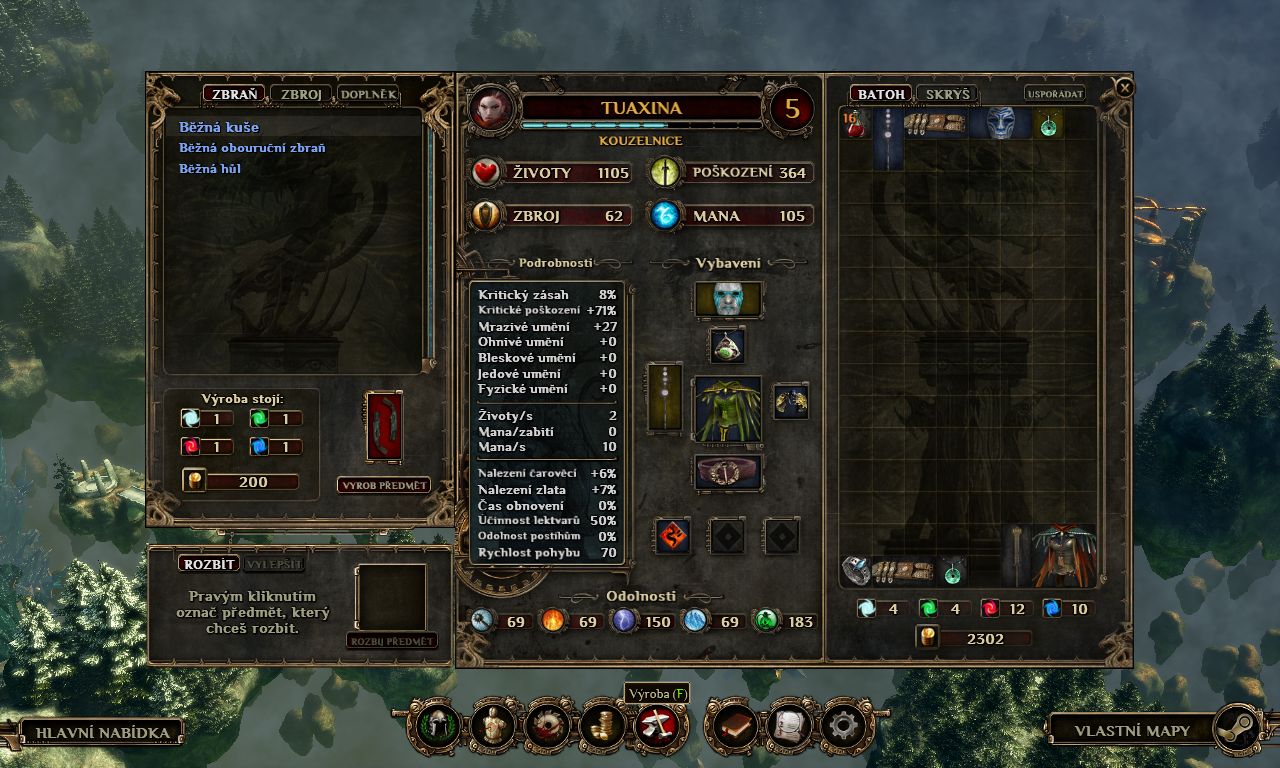The height and width of the screenshot is (768, 1280).
Task: Open Vlastní mapy custom maps
Action: point(1132,730)
